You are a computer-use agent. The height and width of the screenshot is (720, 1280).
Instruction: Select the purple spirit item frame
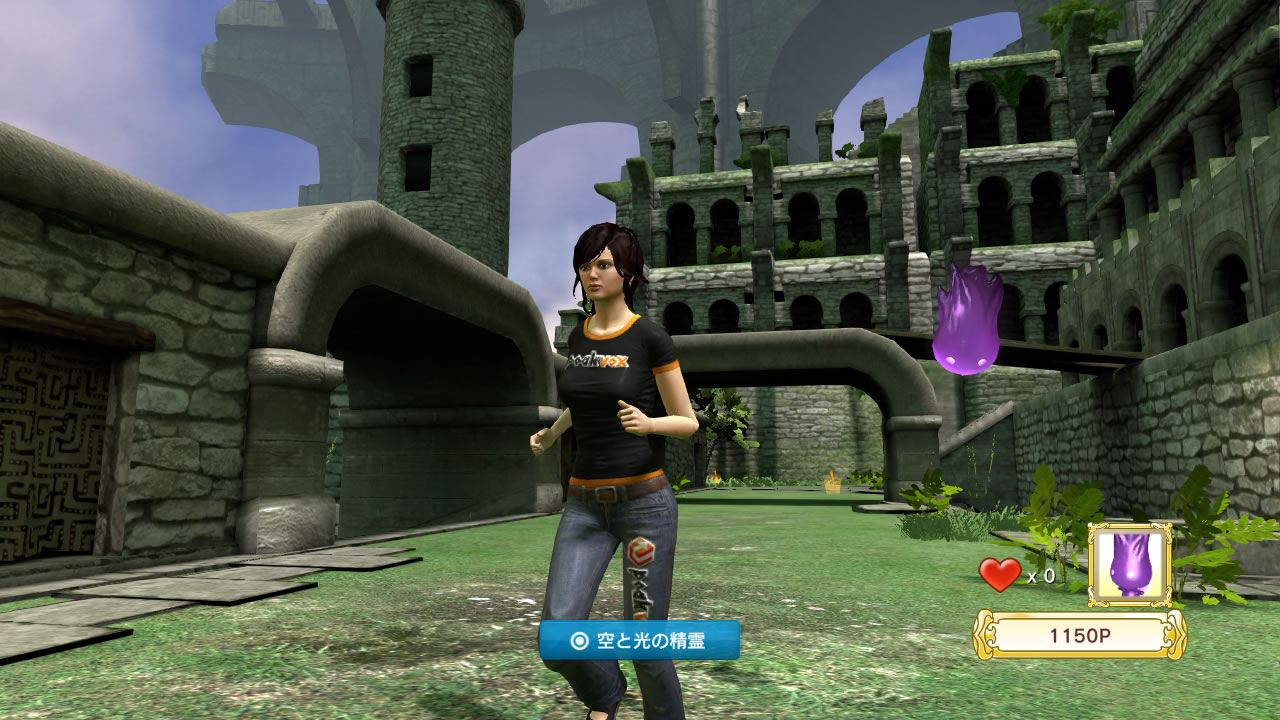pyautogui.click(x=1130, y=565)
